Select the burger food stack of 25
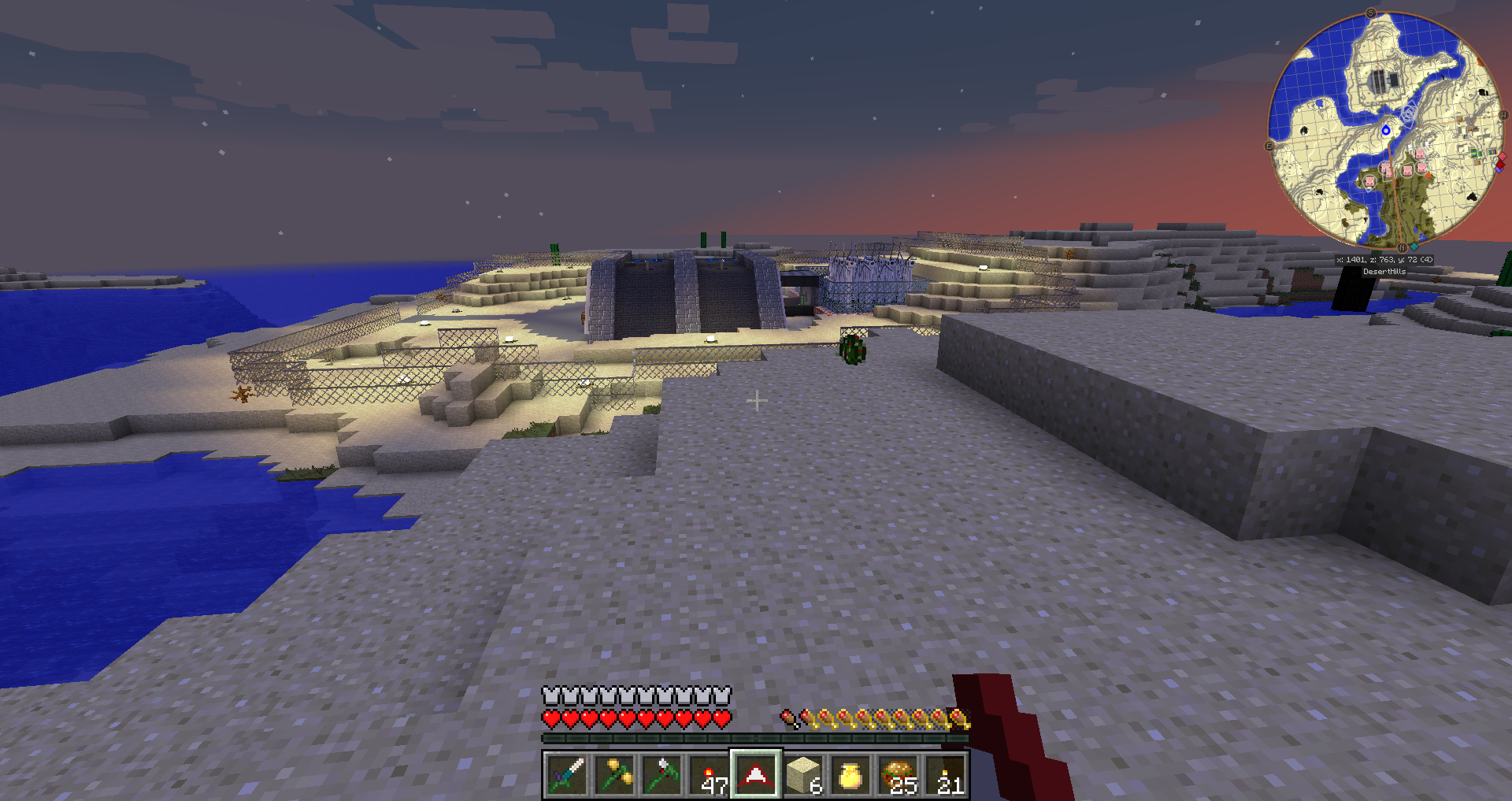The height and width of the screenshot is (801, 1512). 898,775
